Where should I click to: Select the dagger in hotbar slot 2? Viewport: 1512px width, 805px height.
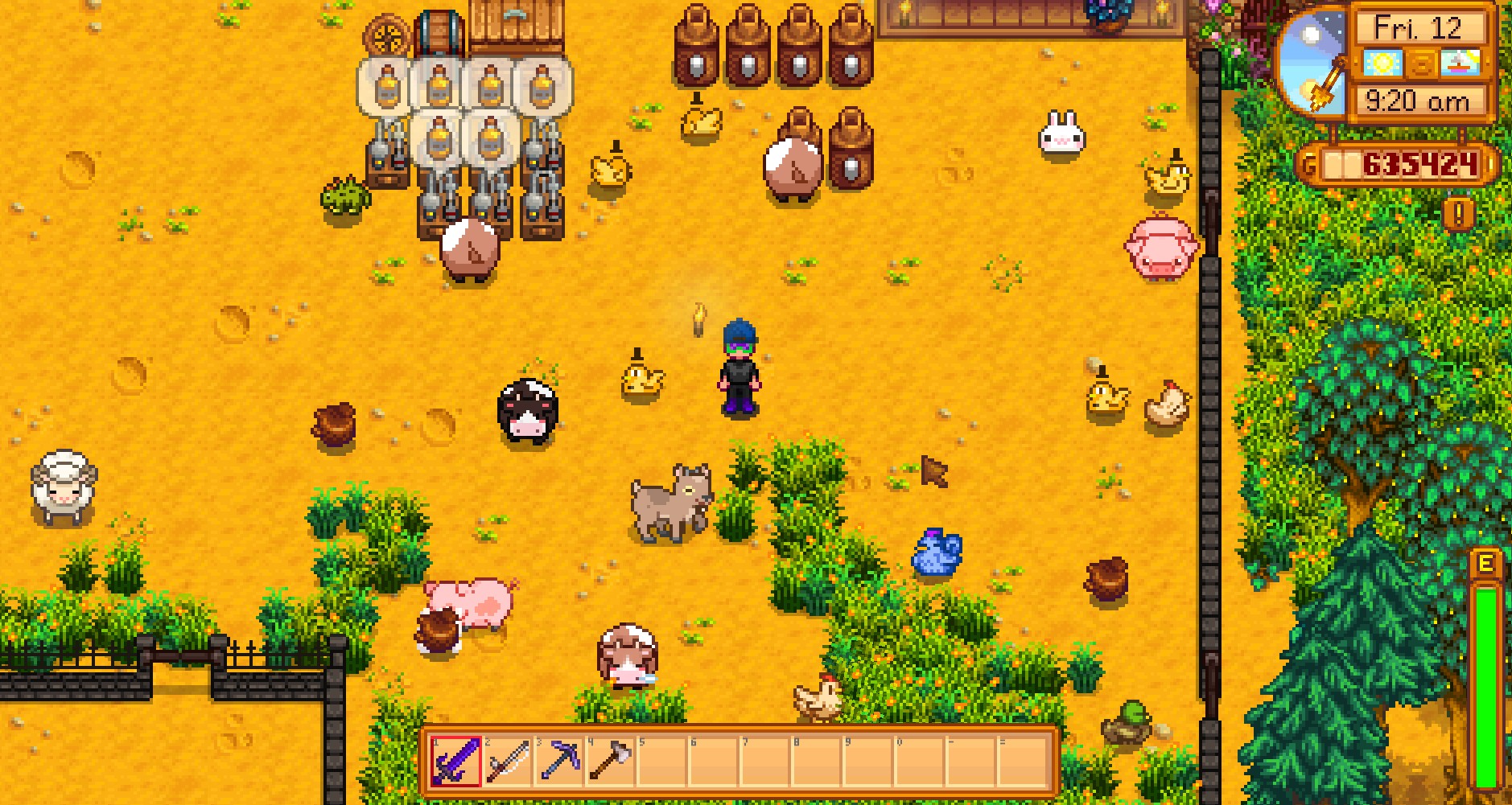[509, 762]
